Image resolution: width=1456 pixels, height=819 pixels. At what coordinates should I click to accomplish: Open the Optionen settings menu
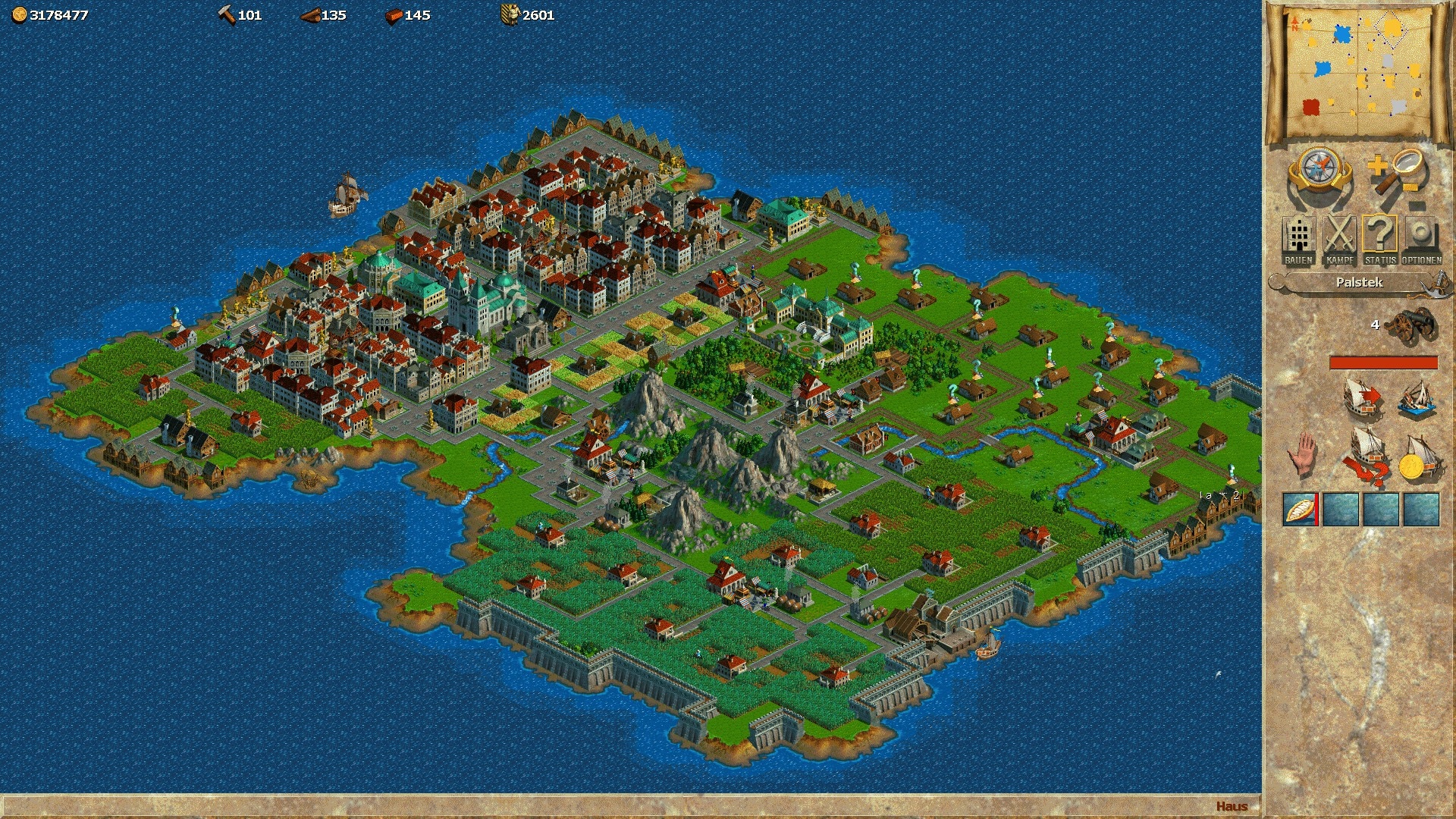(x=1421, y=240)
